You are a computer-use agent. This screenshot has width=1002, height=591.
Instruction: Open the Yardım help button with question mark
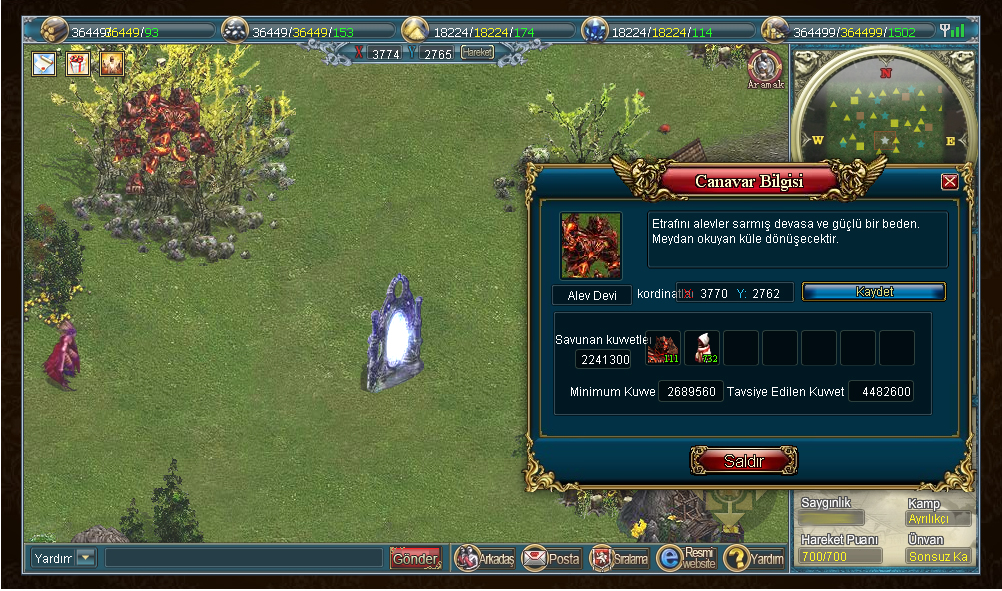pyautogui.click(x=754, y=558)
